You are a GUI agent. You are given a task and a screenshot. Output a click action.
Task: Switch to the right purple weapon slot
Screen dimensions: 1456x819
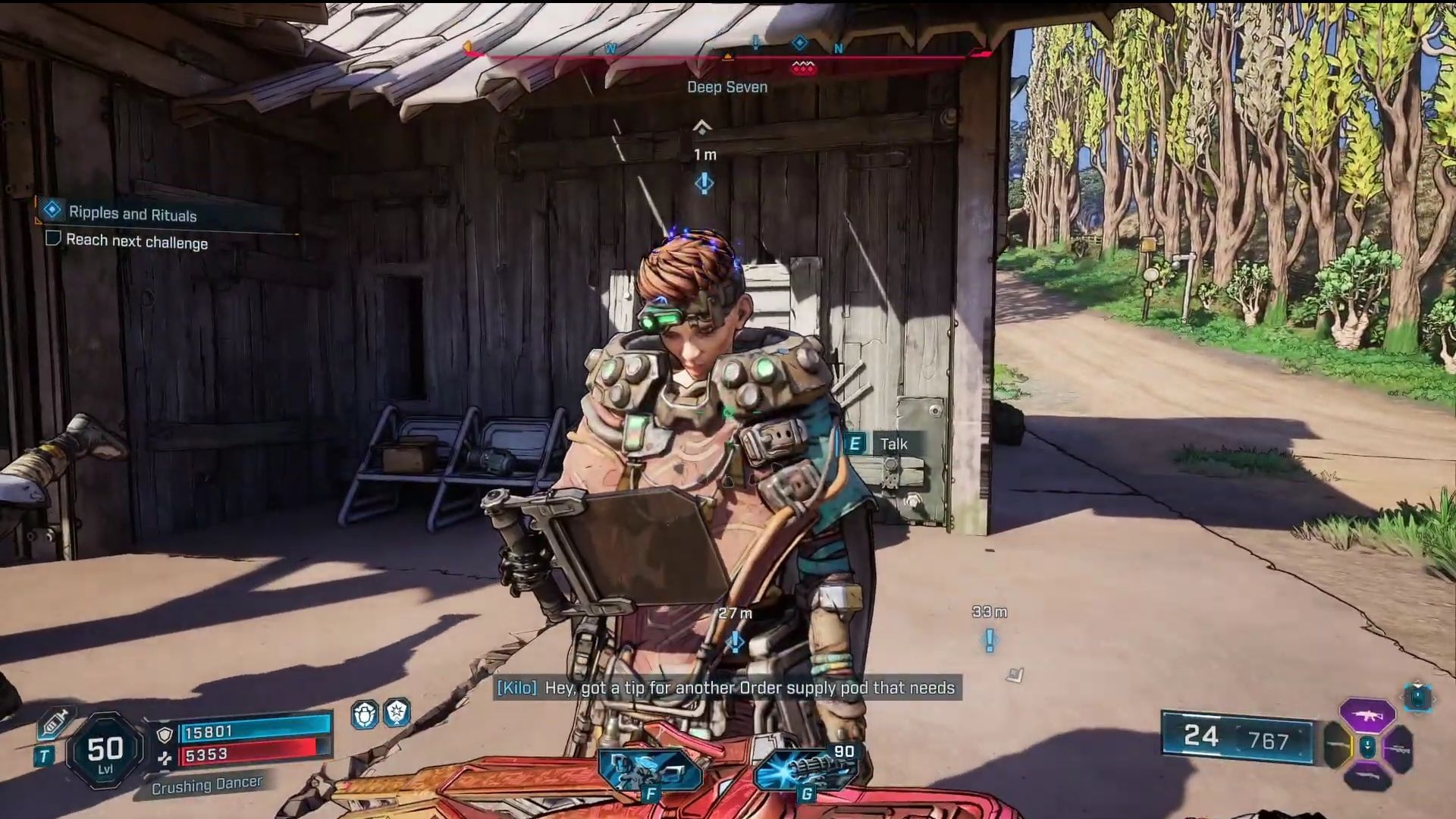pyautogui.click(x=1398, y=749)
